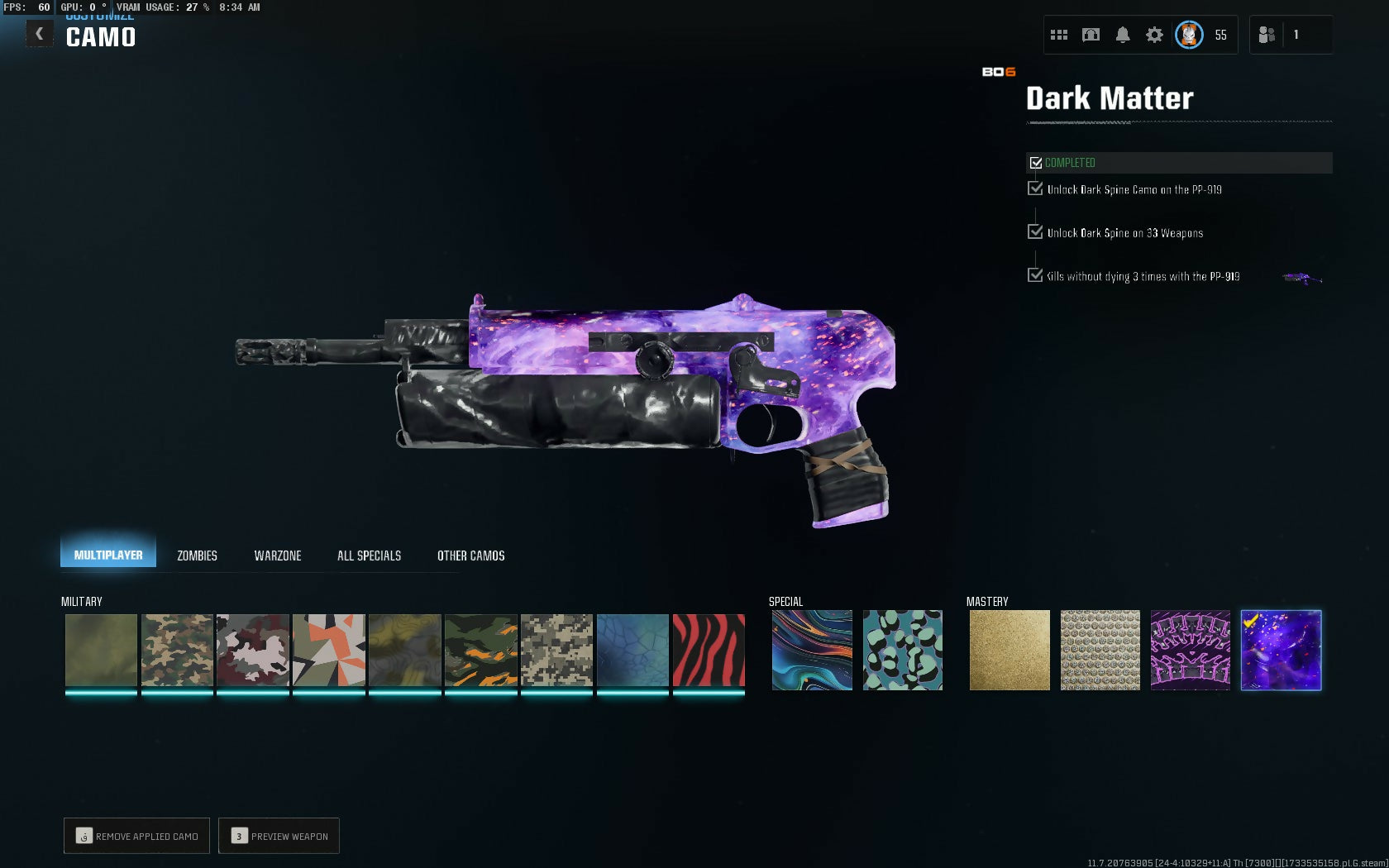1389x868 pixels.
Task: Remove the applied camo
Action: (x=137, y=836)
